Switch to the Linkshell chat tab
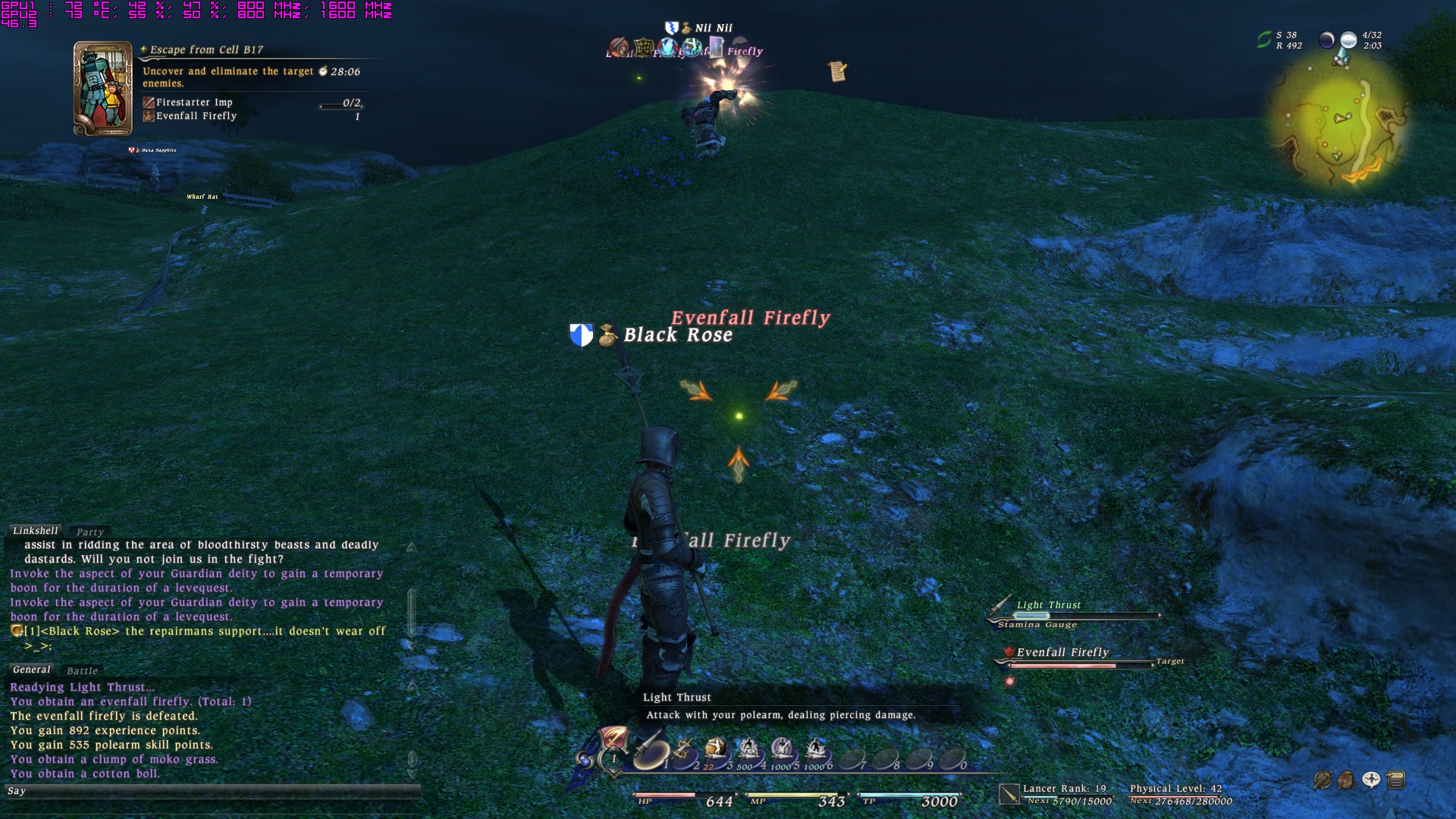Viewport: 1456px width, 819px height. coord(35,531)
